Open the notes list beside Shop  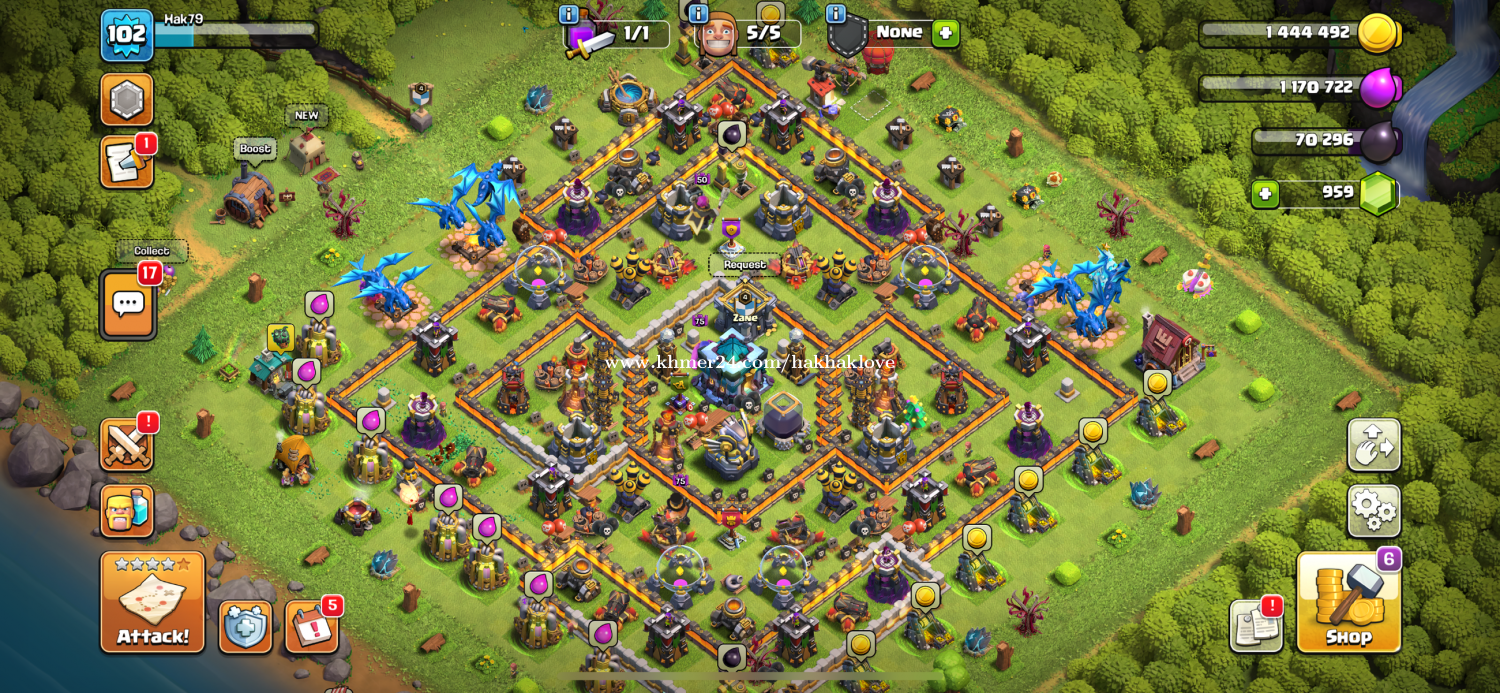(x=1256, y=627)
